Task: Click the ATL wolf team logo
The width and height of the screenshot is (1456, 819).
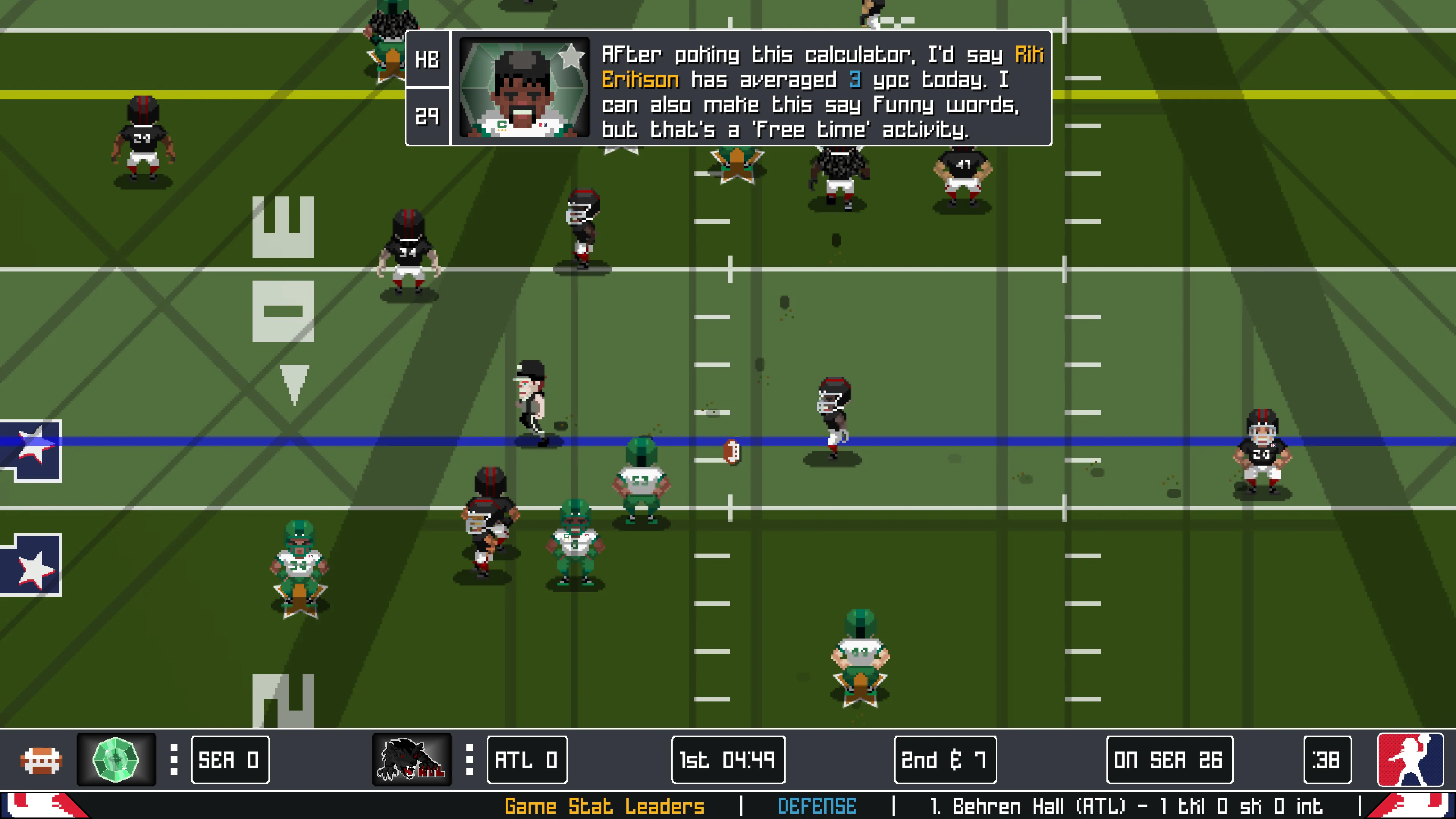Action: (411, 759)
